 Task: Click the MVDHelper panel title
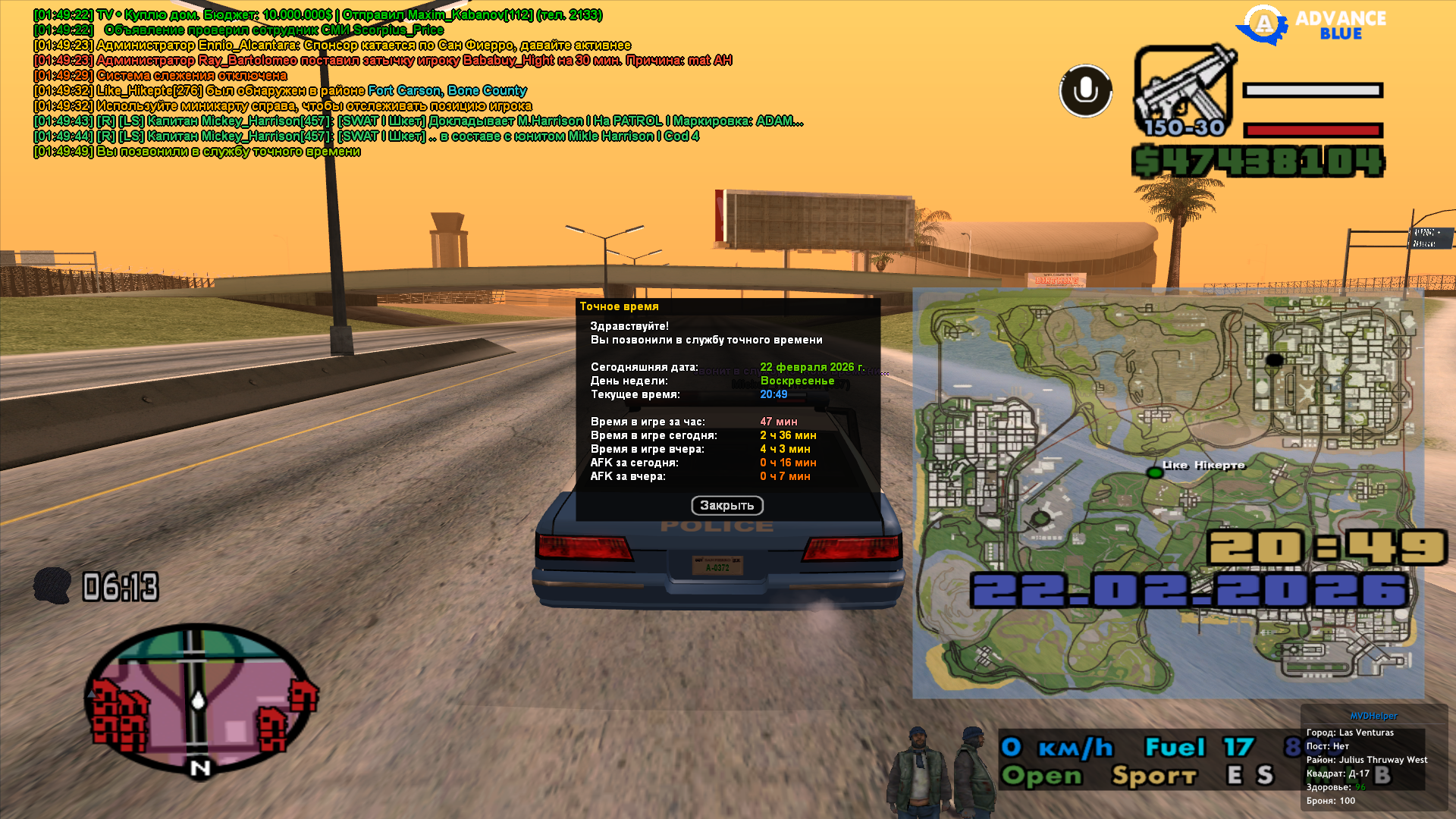click(1373, 716)
